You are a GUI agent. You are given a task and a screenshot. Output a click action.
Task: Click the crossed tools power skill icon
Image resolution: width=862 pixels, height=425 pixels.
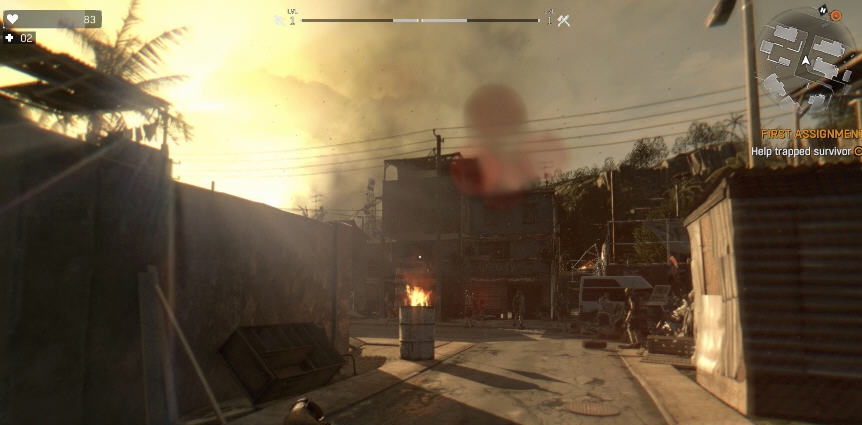point(564,20)
